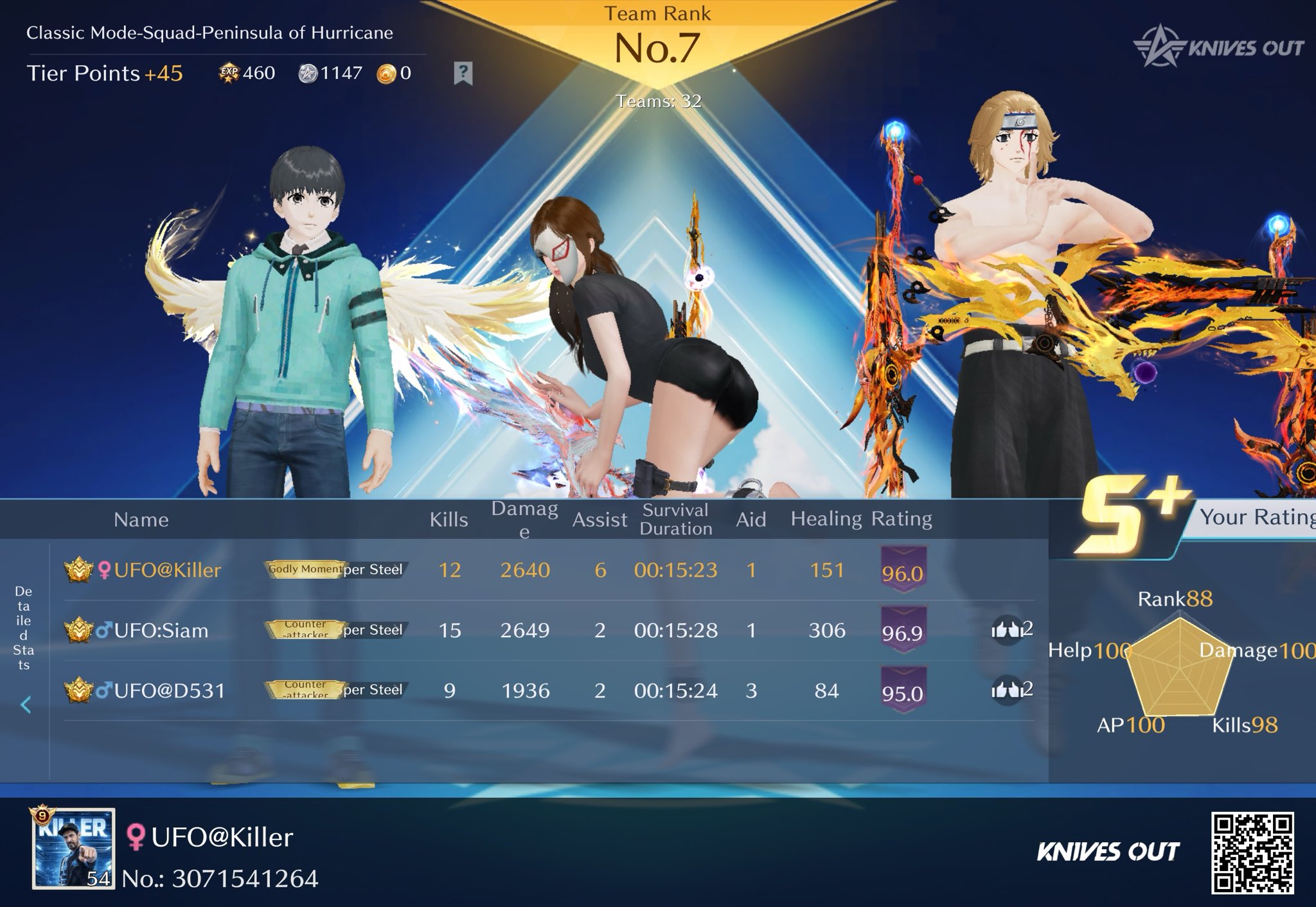Select the UFO@D531 player row
The width and height of the screenshot is (1316, 907).
[x=170, y=691]
